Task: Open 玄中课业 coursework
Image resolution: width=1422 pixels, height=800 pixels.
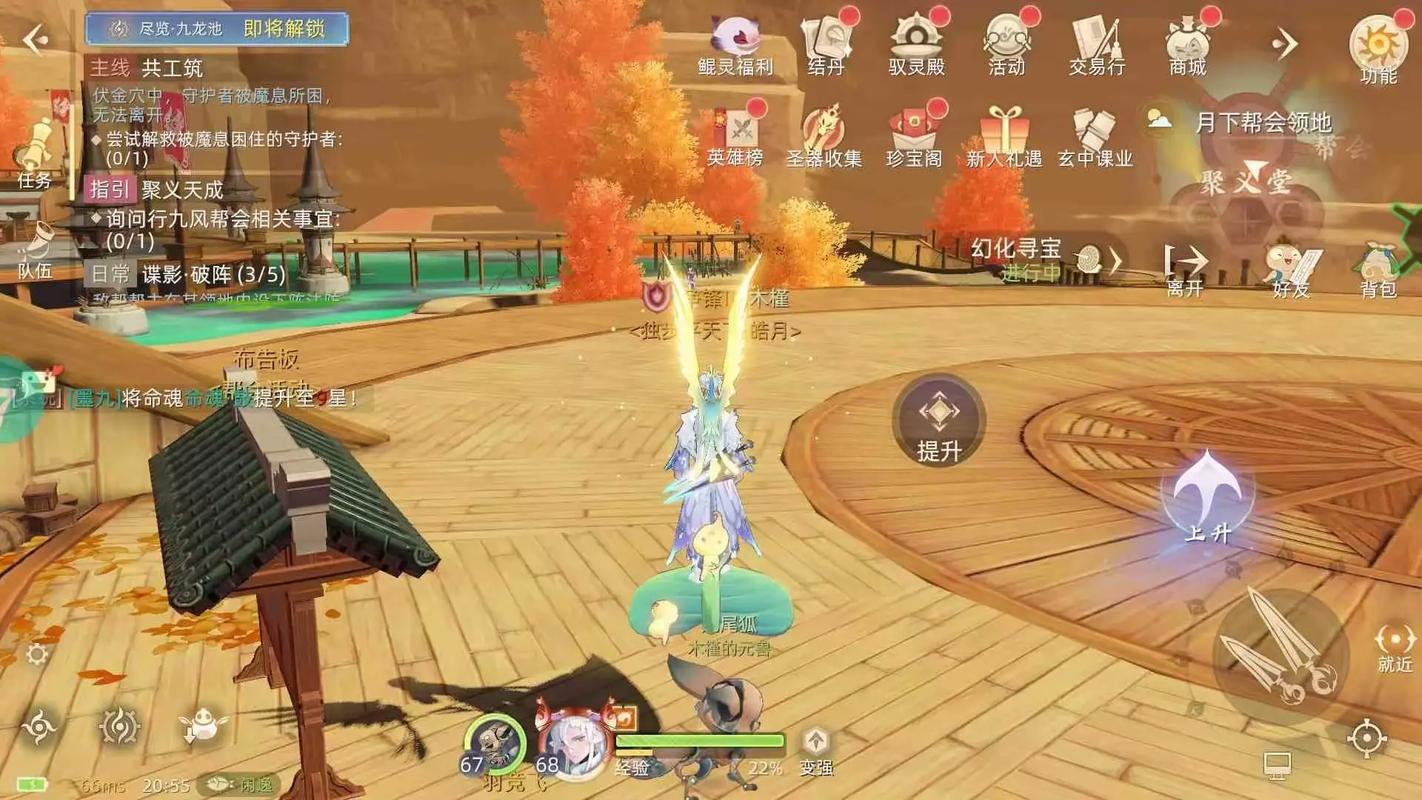Action: 1095,137
